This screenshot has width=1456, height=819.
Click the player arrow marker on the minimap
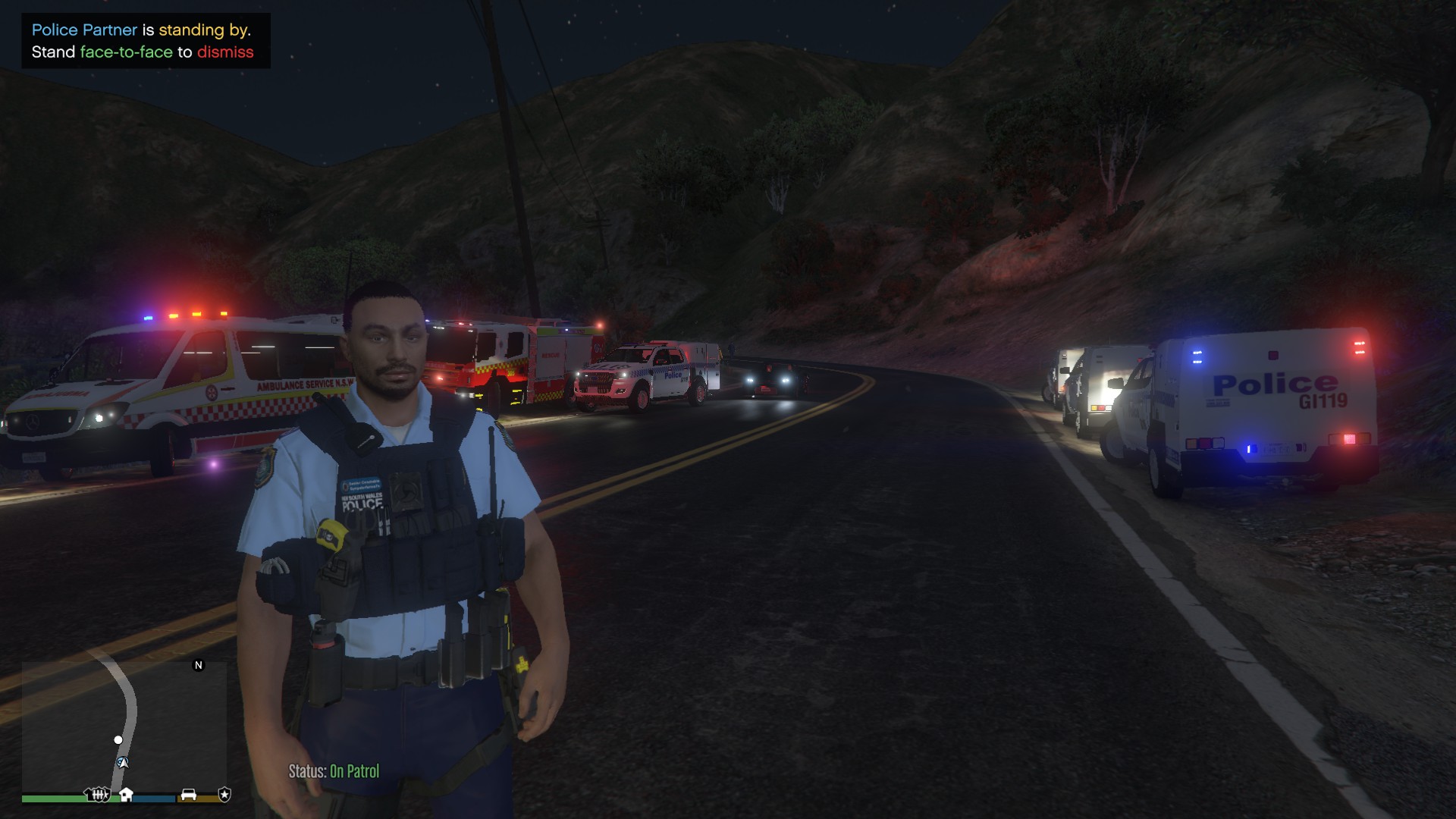[x=122, y=762]
